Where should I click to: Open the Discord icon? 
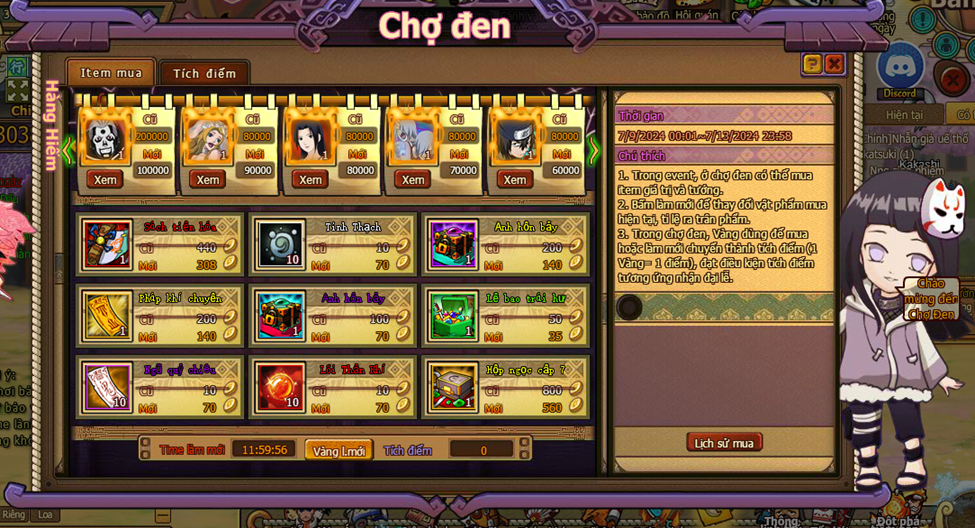(900, 70)
